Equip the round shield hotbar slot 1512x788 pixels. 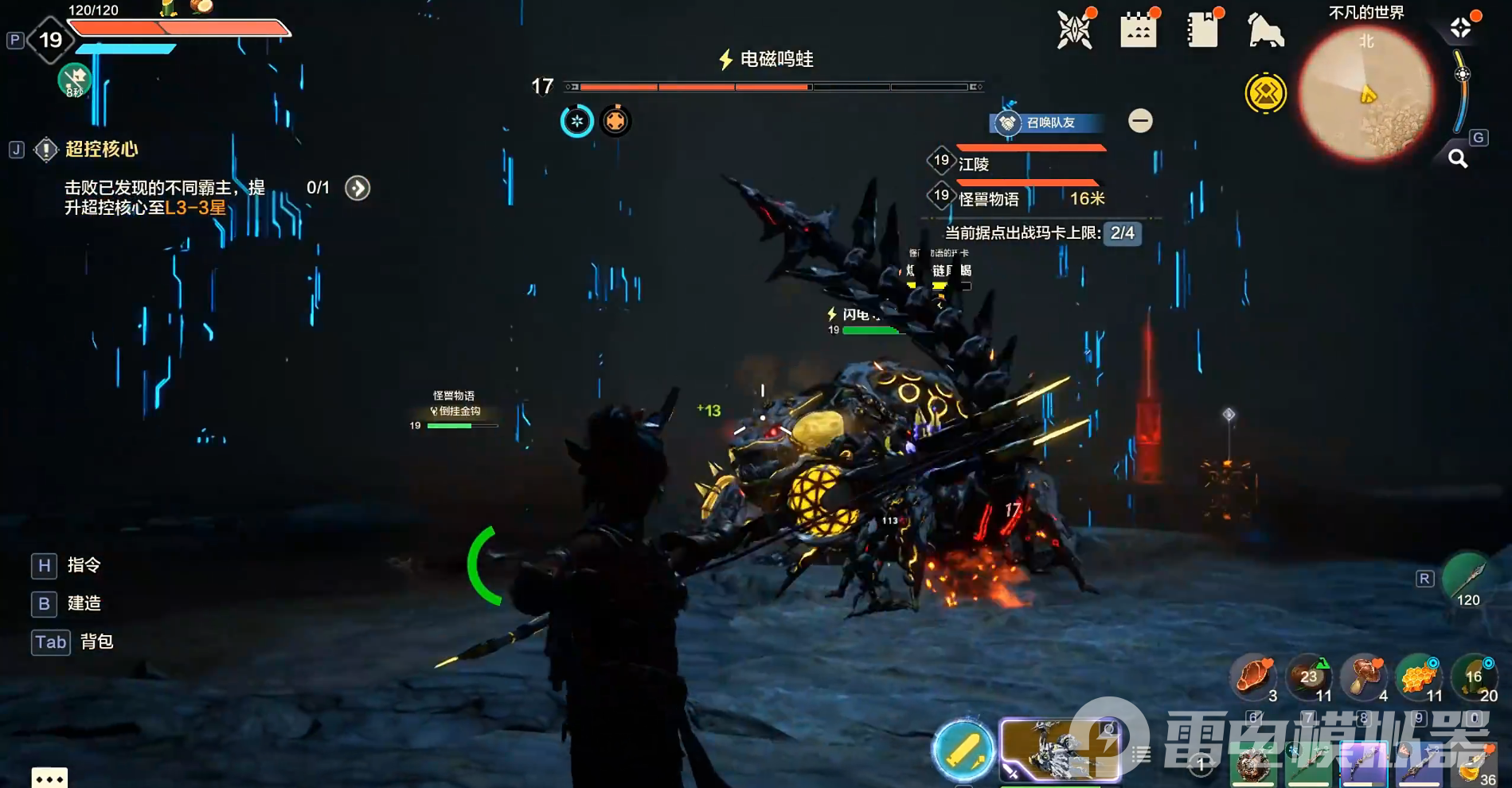click(1253, 766)
